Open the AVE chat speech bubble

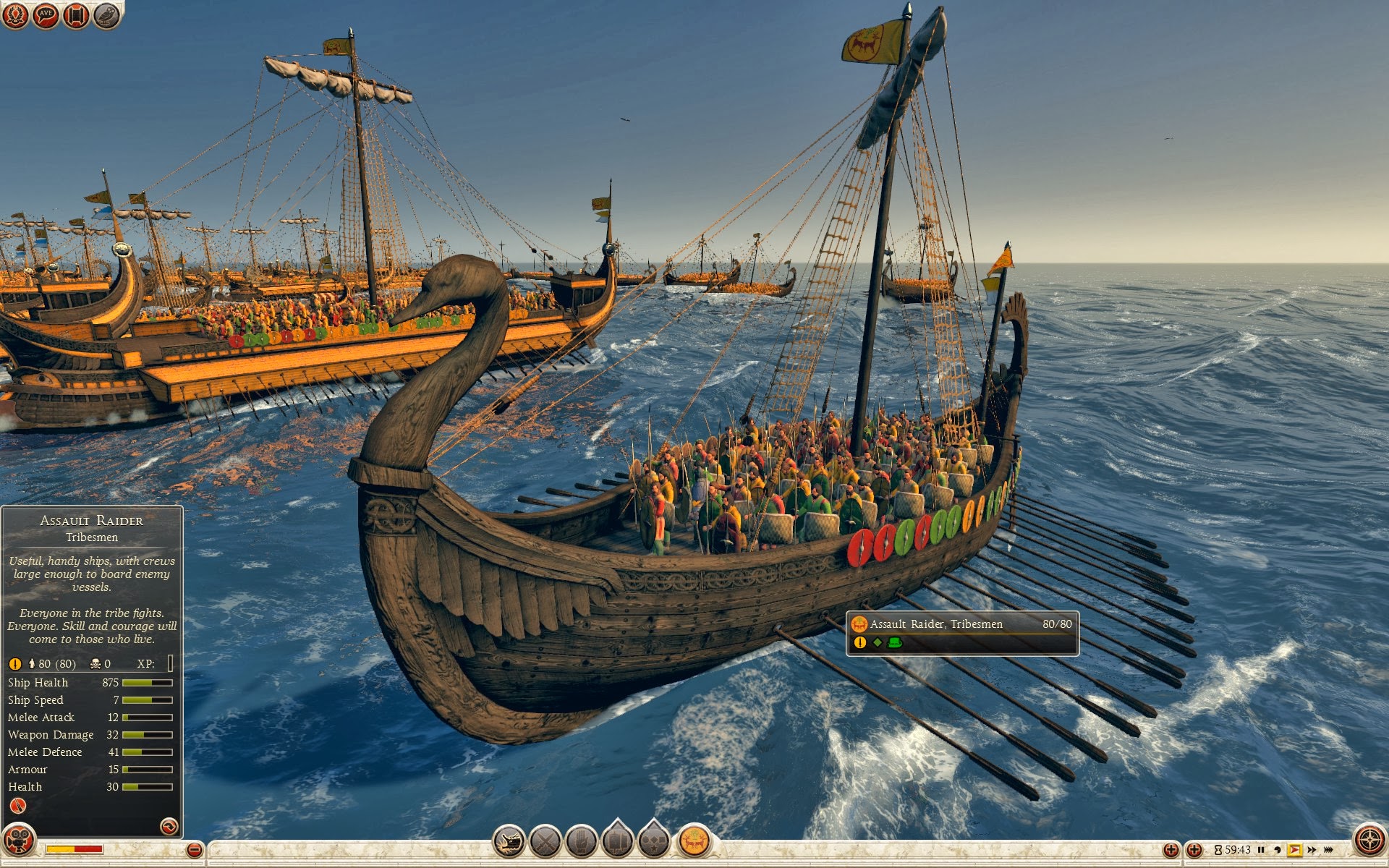click(x=46, y=14)
